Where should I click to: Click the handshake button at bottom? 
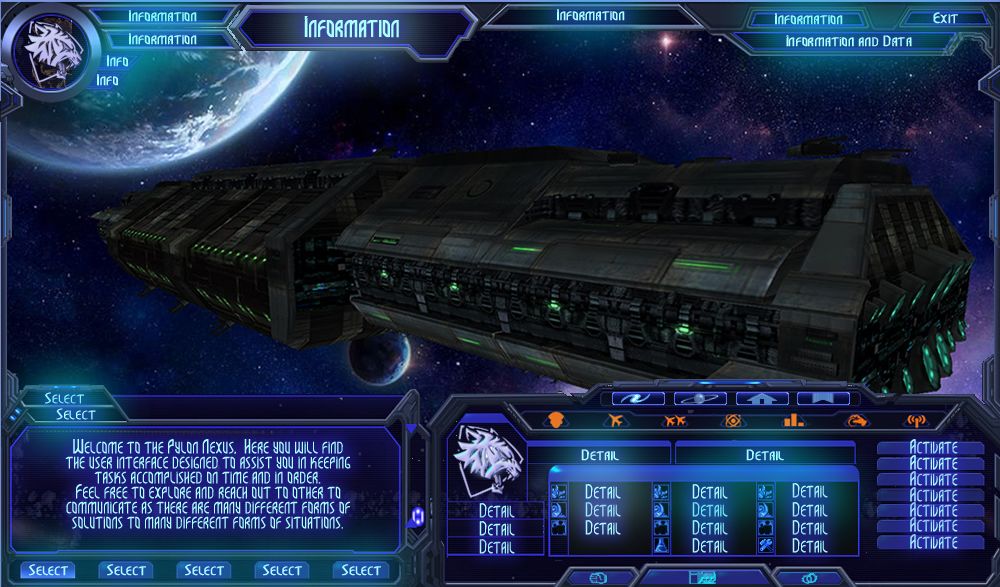pos(599,577)
